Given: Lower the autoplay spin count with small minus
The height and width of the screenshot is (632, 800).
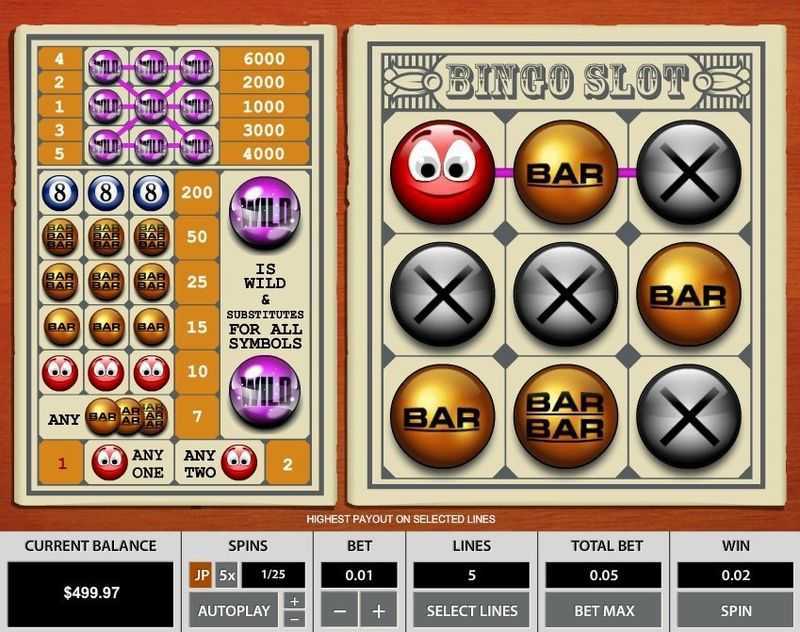Looking at the screenshot, I should (295, 618).
